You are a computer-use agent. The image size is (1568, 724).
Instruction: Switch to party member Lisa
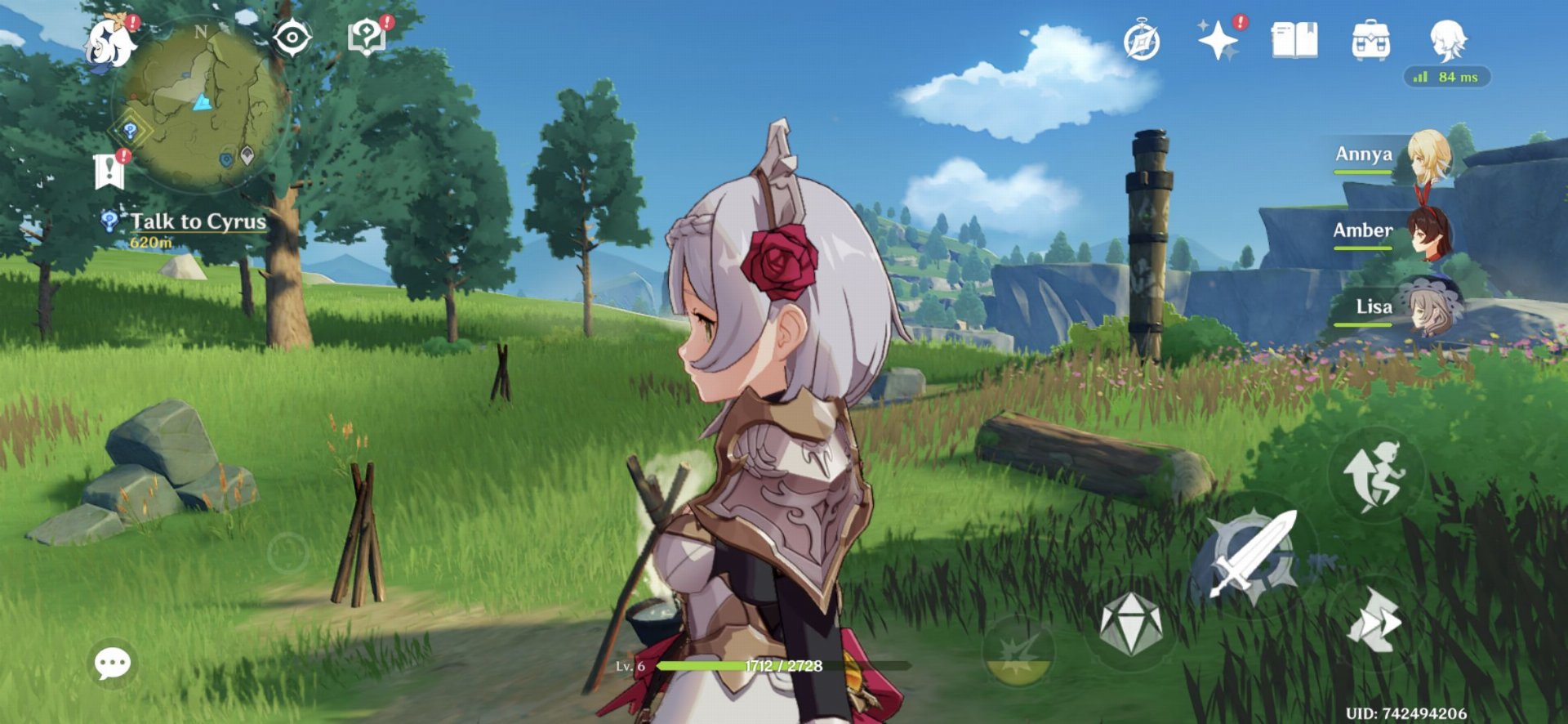click(x=1427, y=307)
